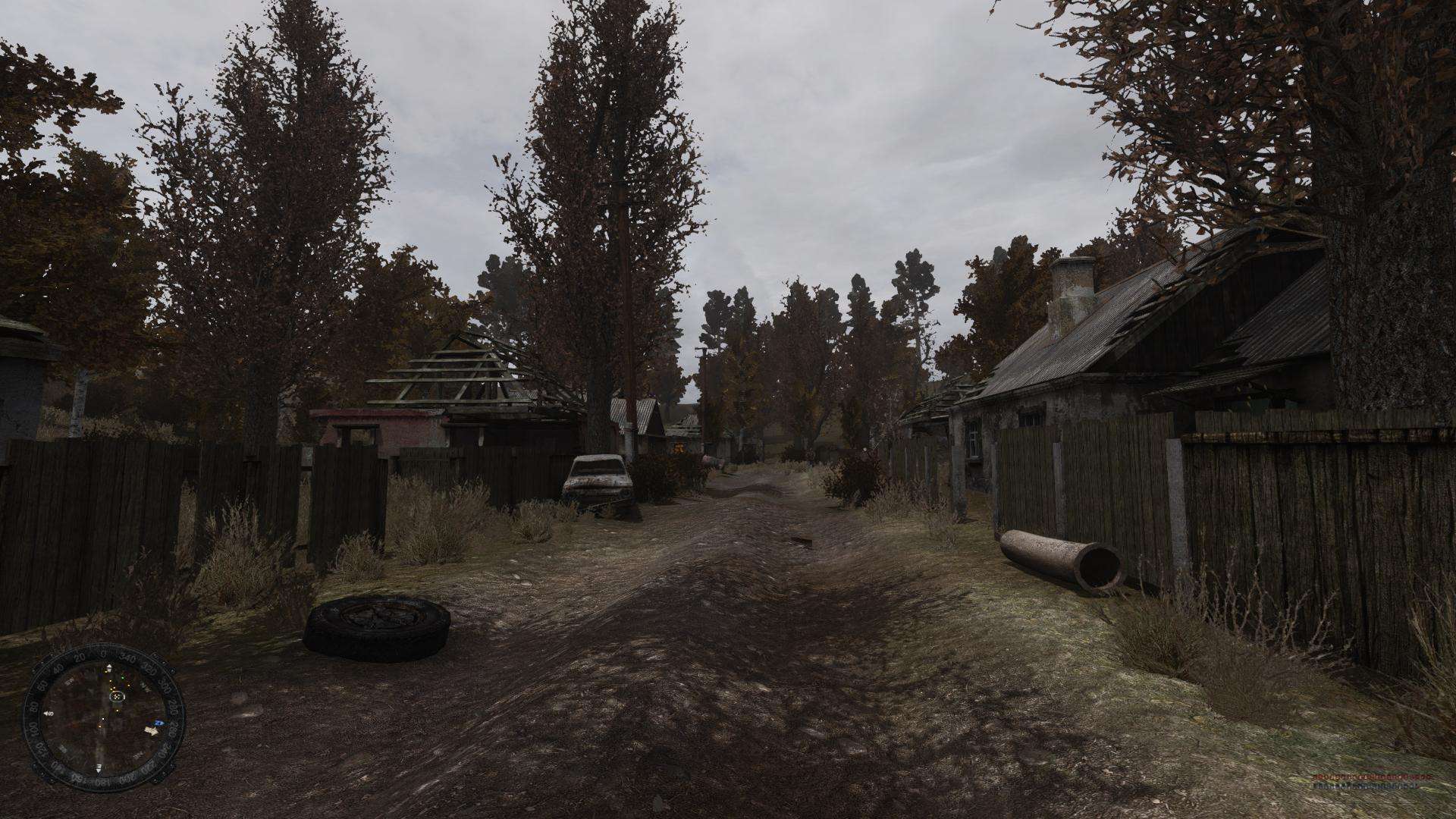
Task: Click the blue PDA contact marker on minimap
Action: tap(160, 723)
